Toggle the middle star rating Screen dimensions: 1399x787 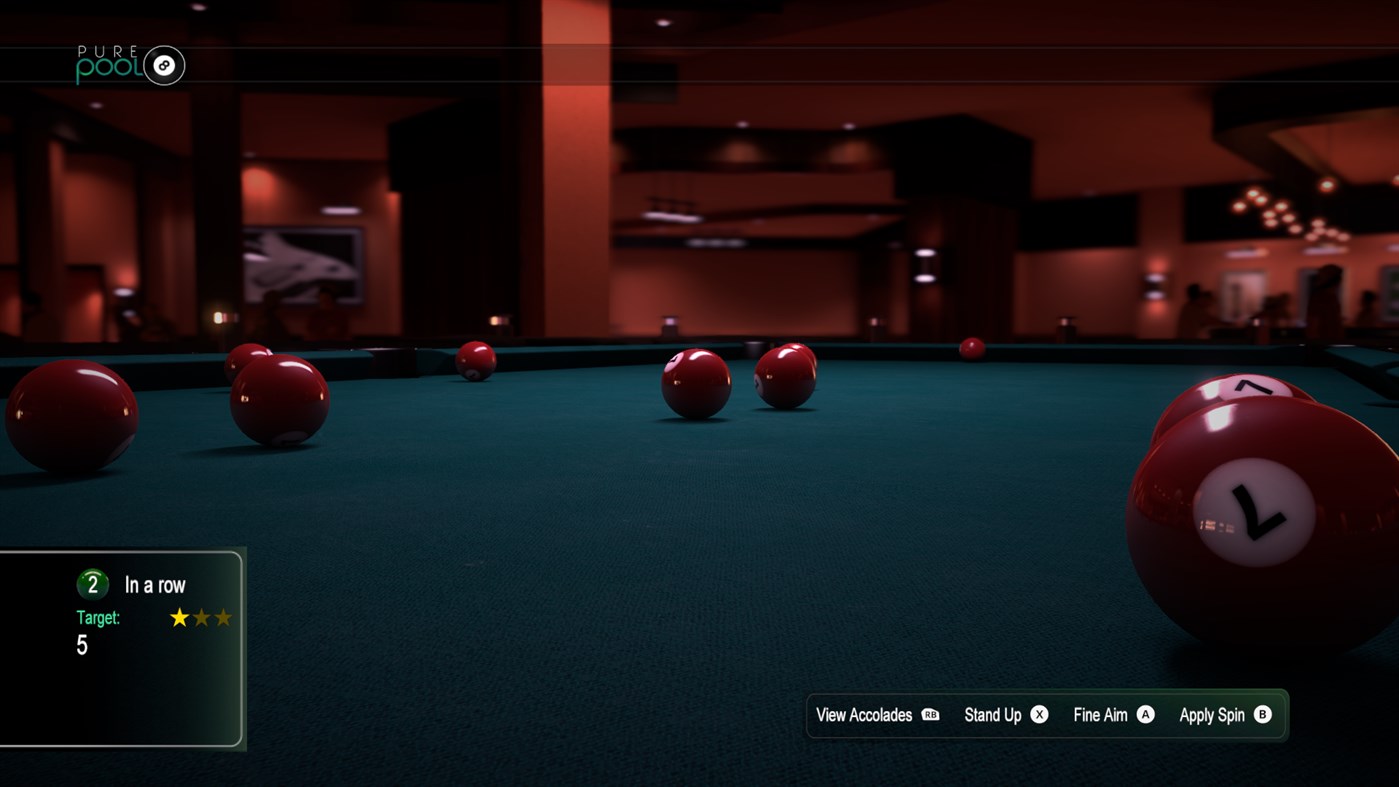coord(200,617)
